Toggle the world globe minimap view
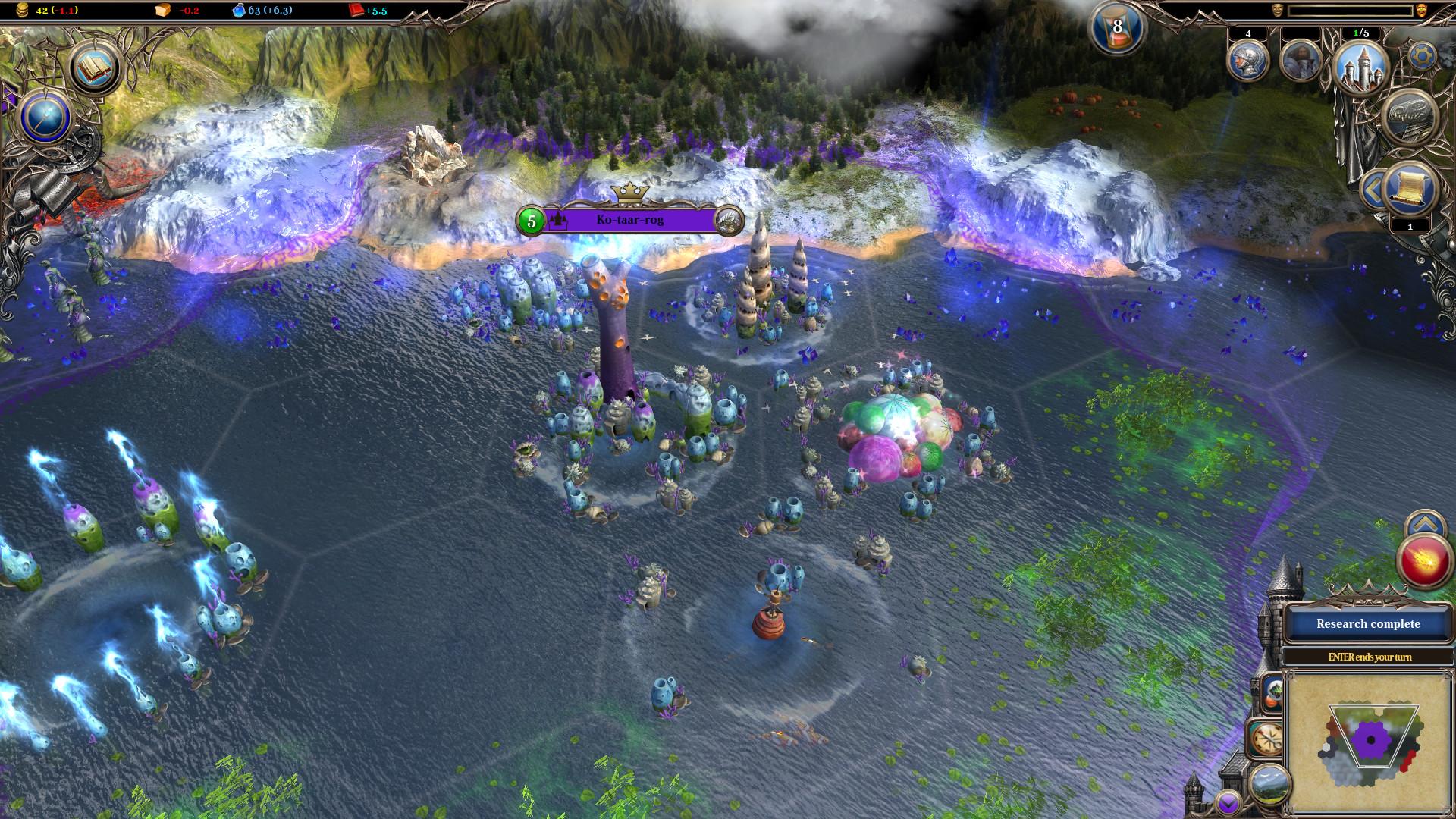Image resolution: width=1456 pixels, height=819 pixels. (x=1273, y=692)
